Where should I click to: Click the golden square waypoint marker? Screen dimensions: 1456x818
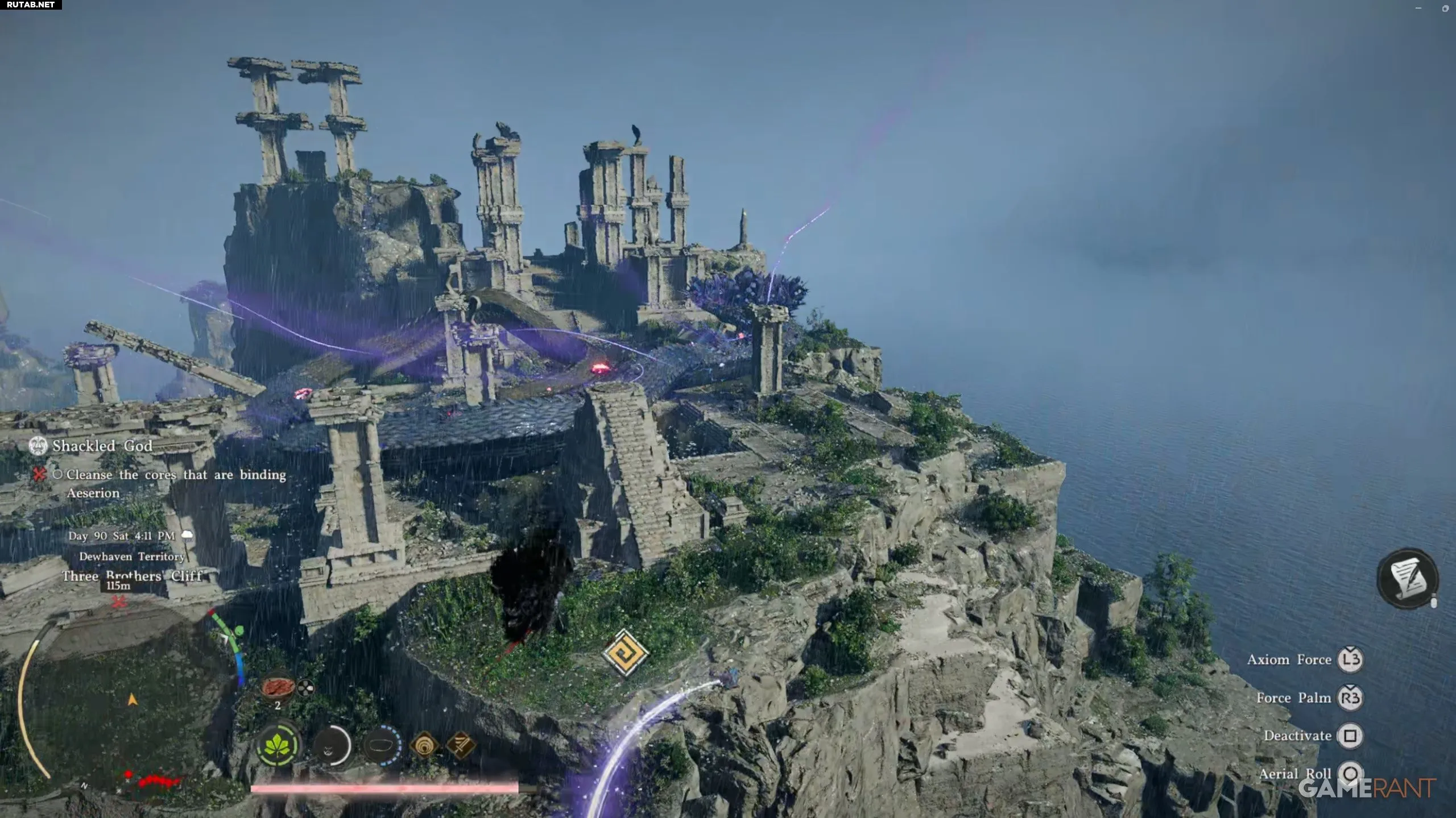click(625, 653)
